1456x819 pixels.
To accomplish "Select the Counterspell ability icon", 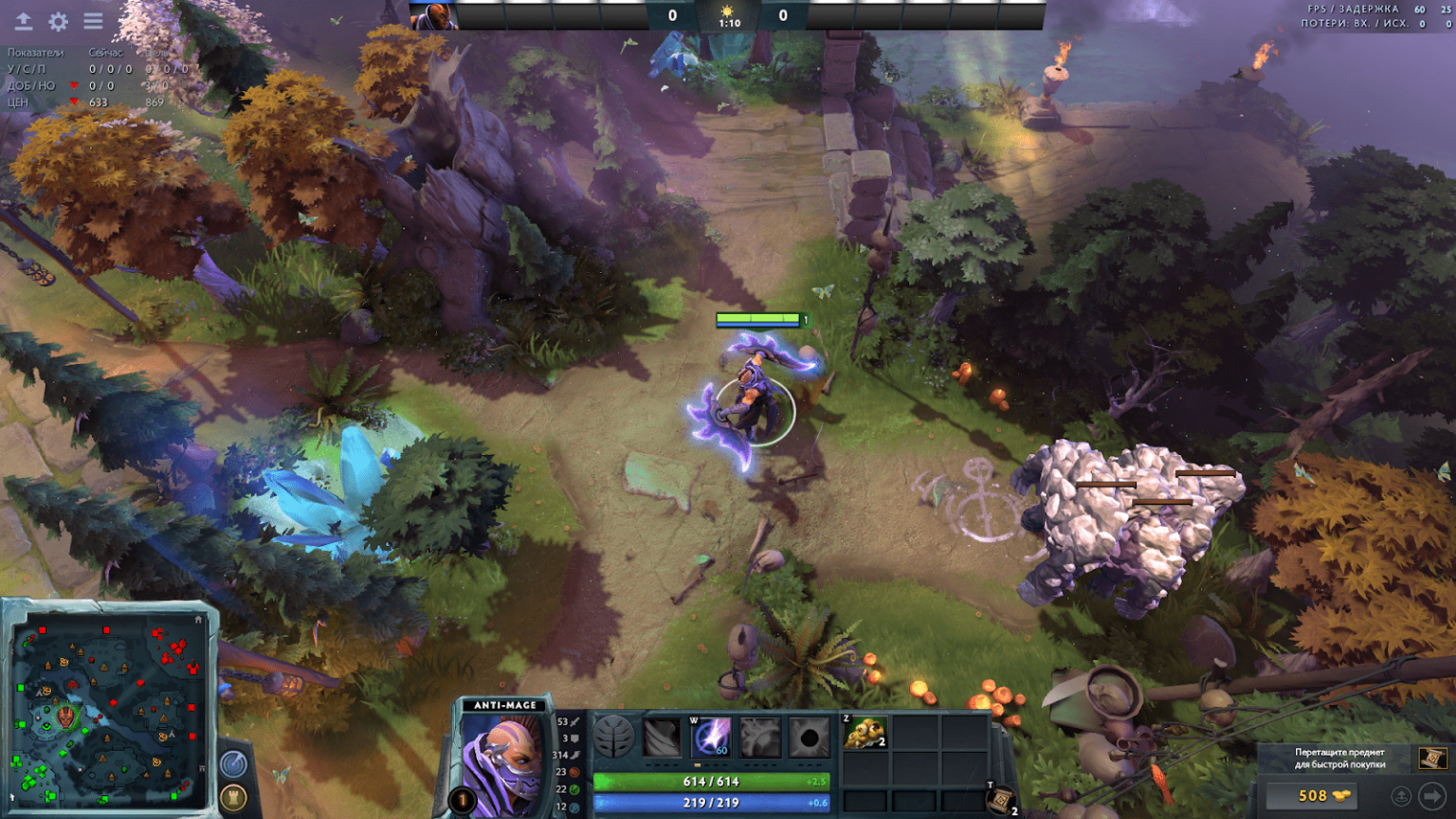I will pos(760,737).
